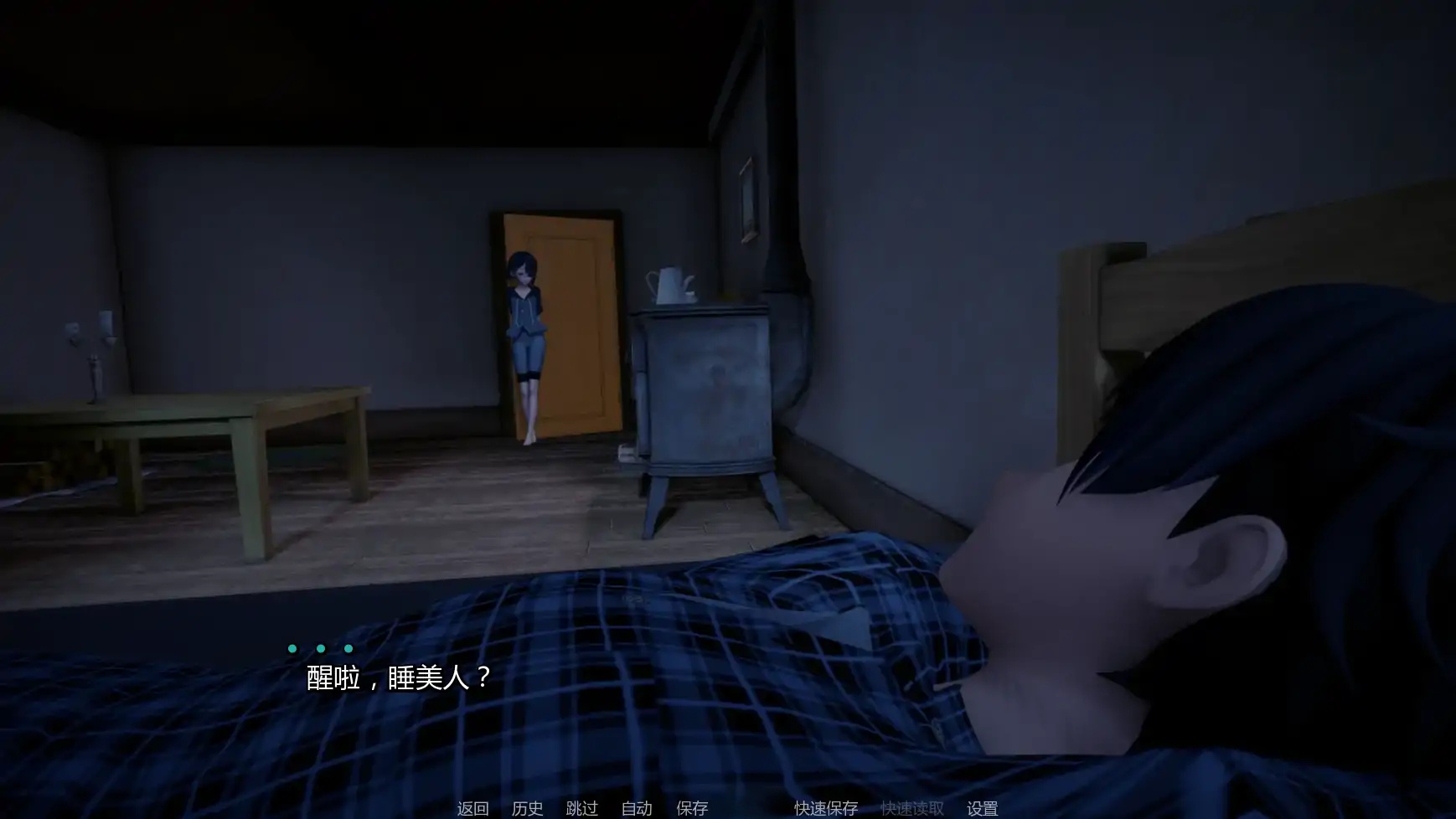Toggle 自动 auto-play mode

coord(637,809)
